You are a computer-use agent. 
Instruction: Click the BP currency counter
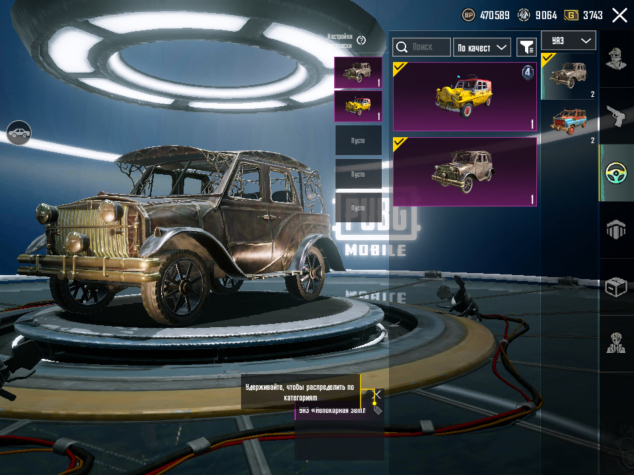coord(487,15)
